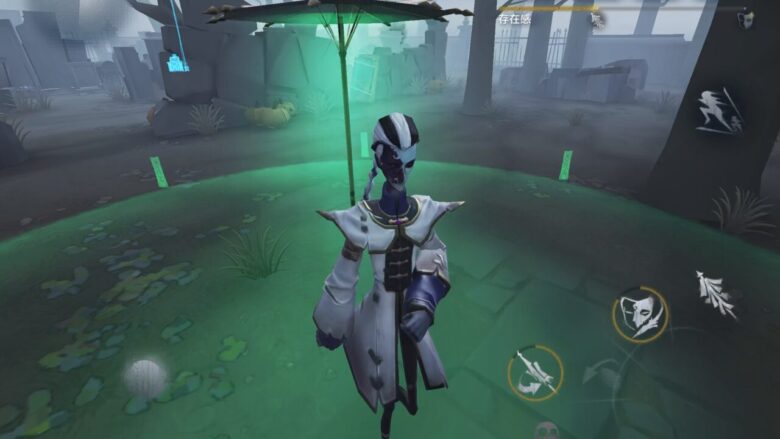Select the small mask icon in top corner

click(745, 19)
